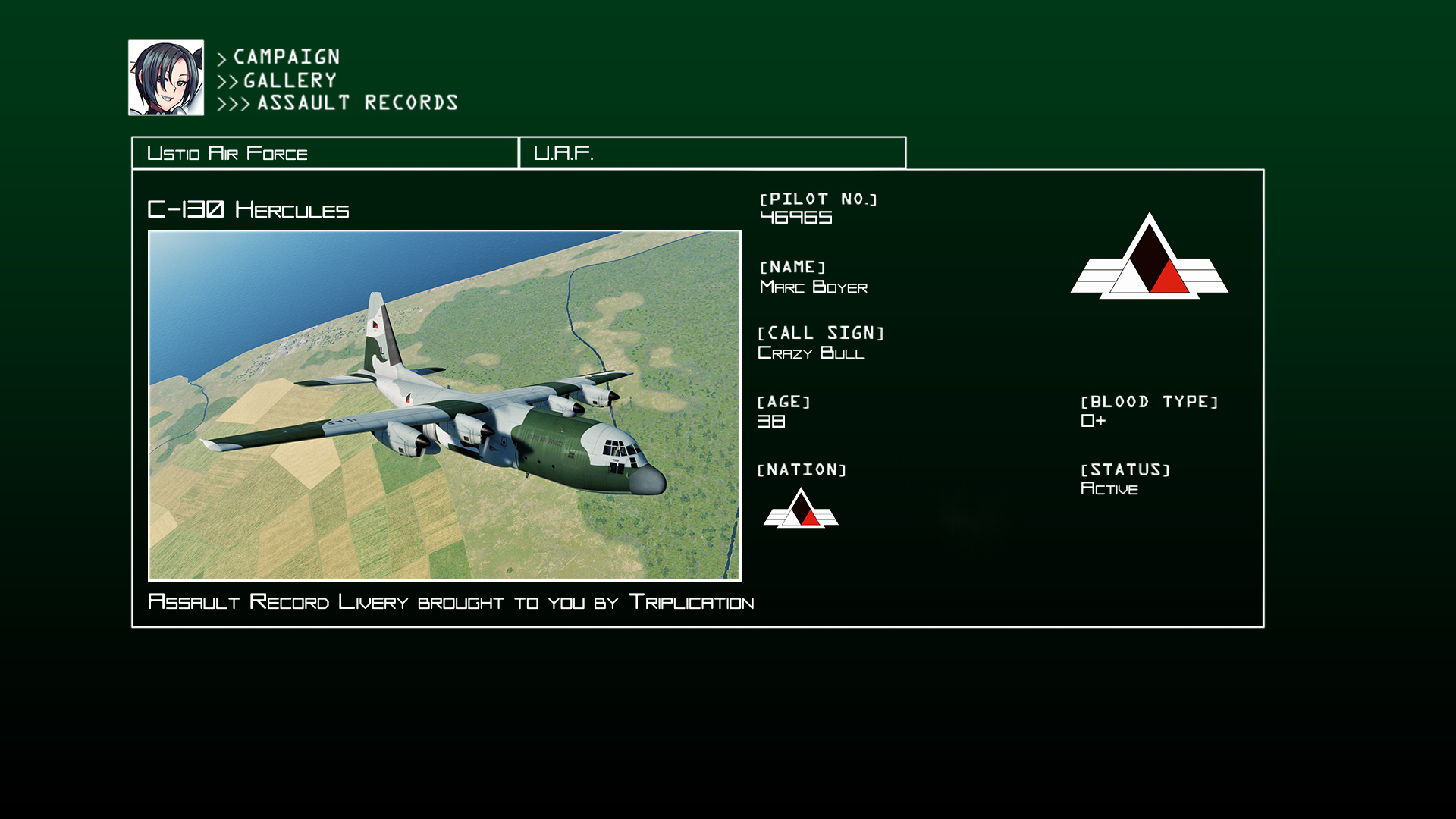
Task: Open the GALLERY menu entry
Action: click(288, 80)
